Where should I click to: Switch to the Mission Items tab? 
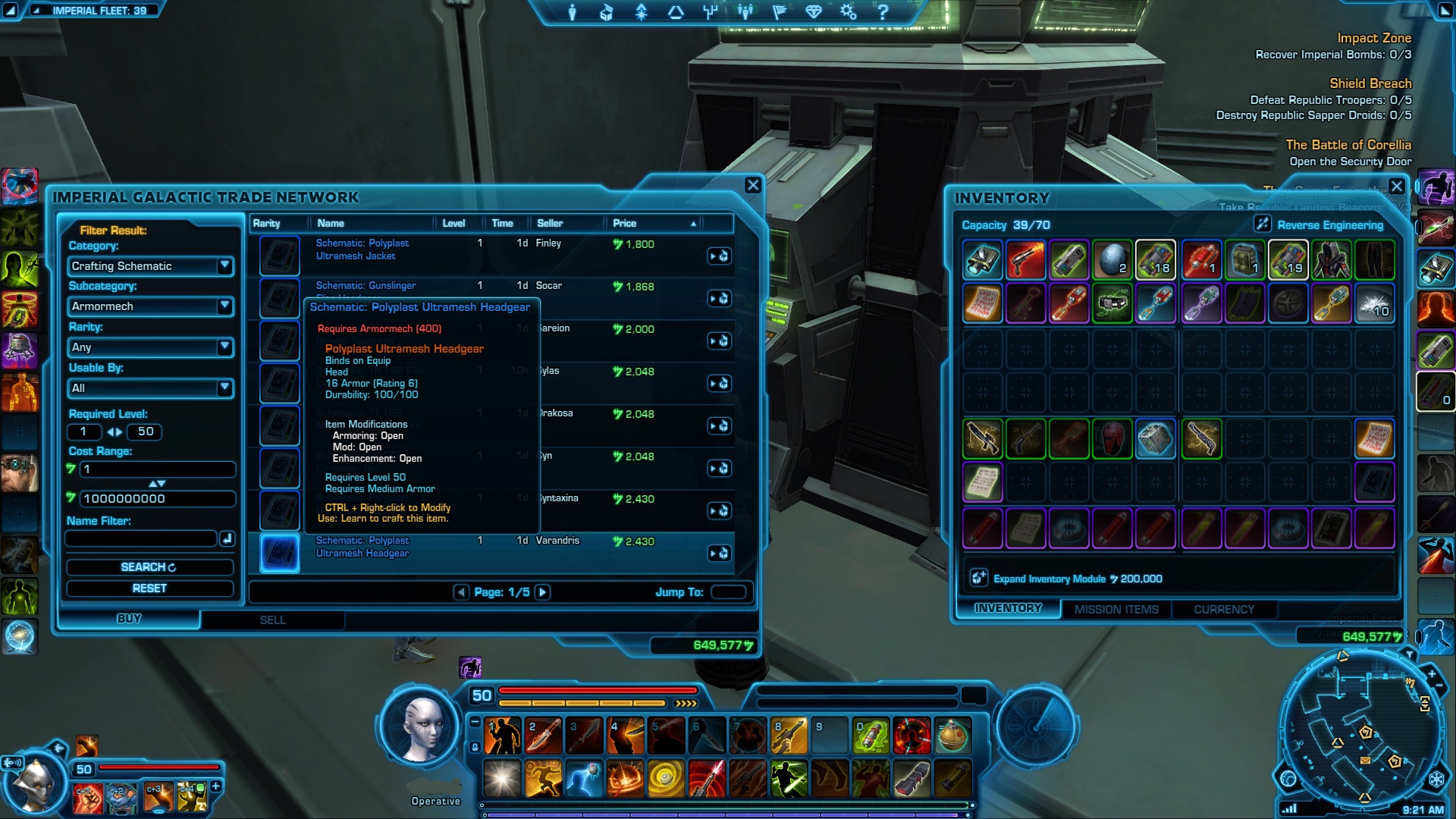coord(1116,610)
